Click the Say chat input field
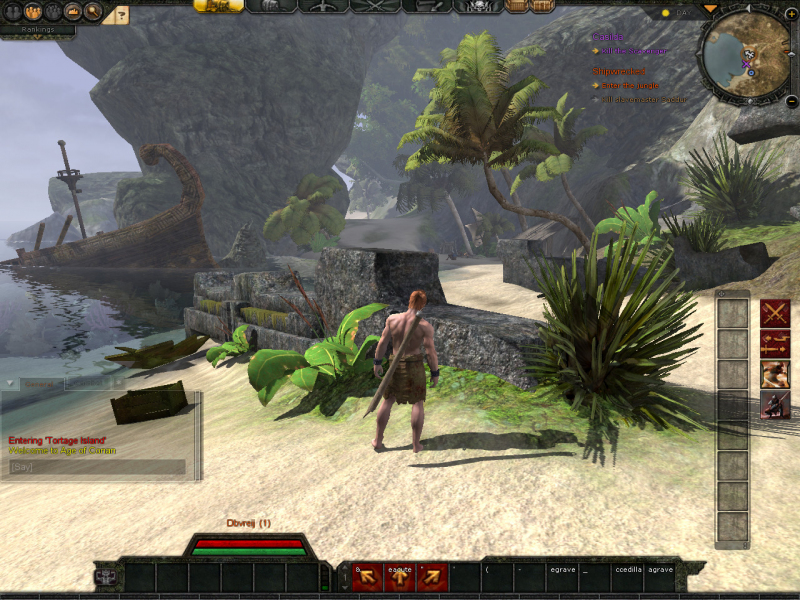The image size is (800, 600). tap(97, 467)
